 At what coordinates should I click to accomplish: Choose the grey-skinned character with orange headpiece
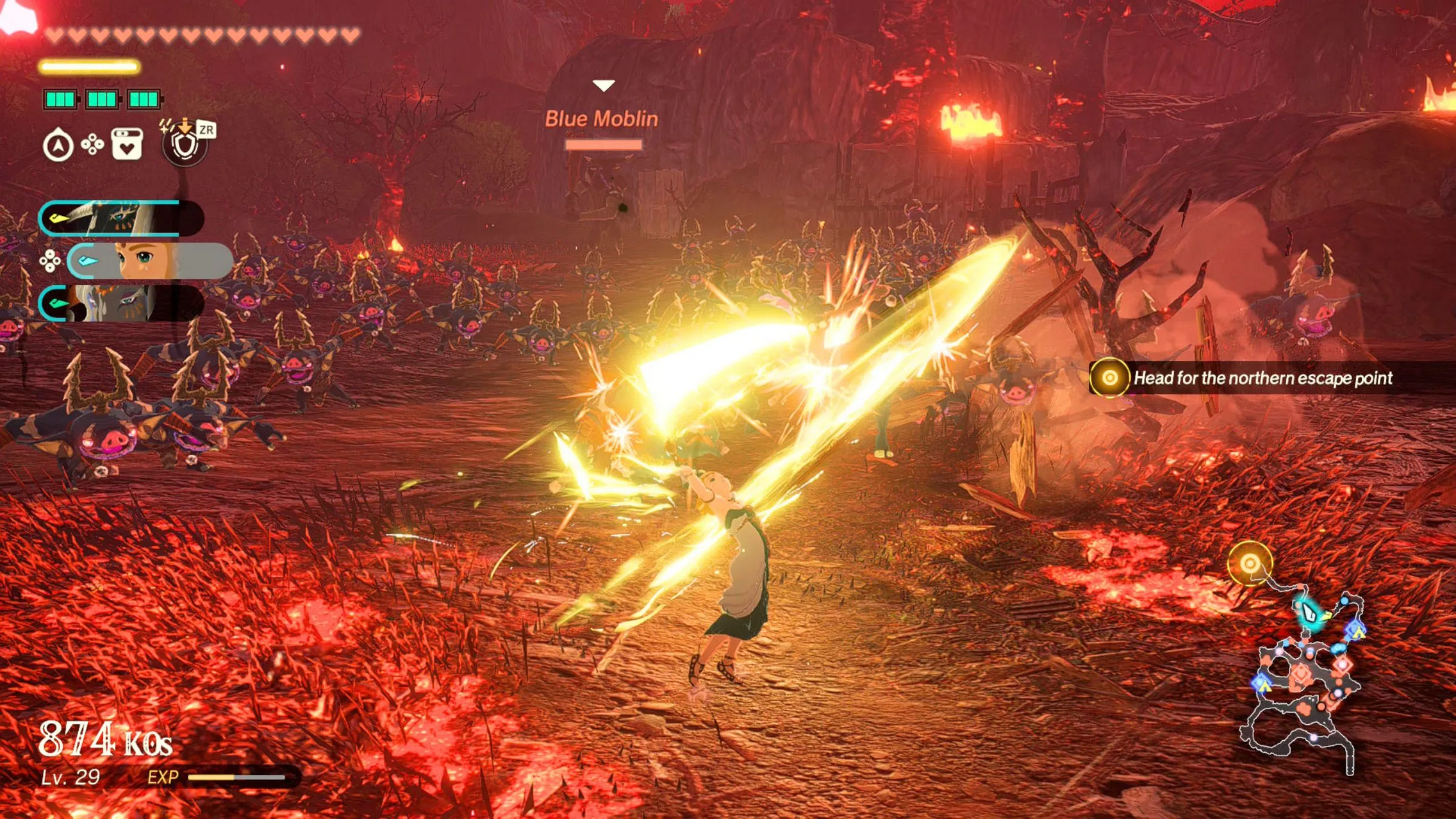[x=120, y=302]
